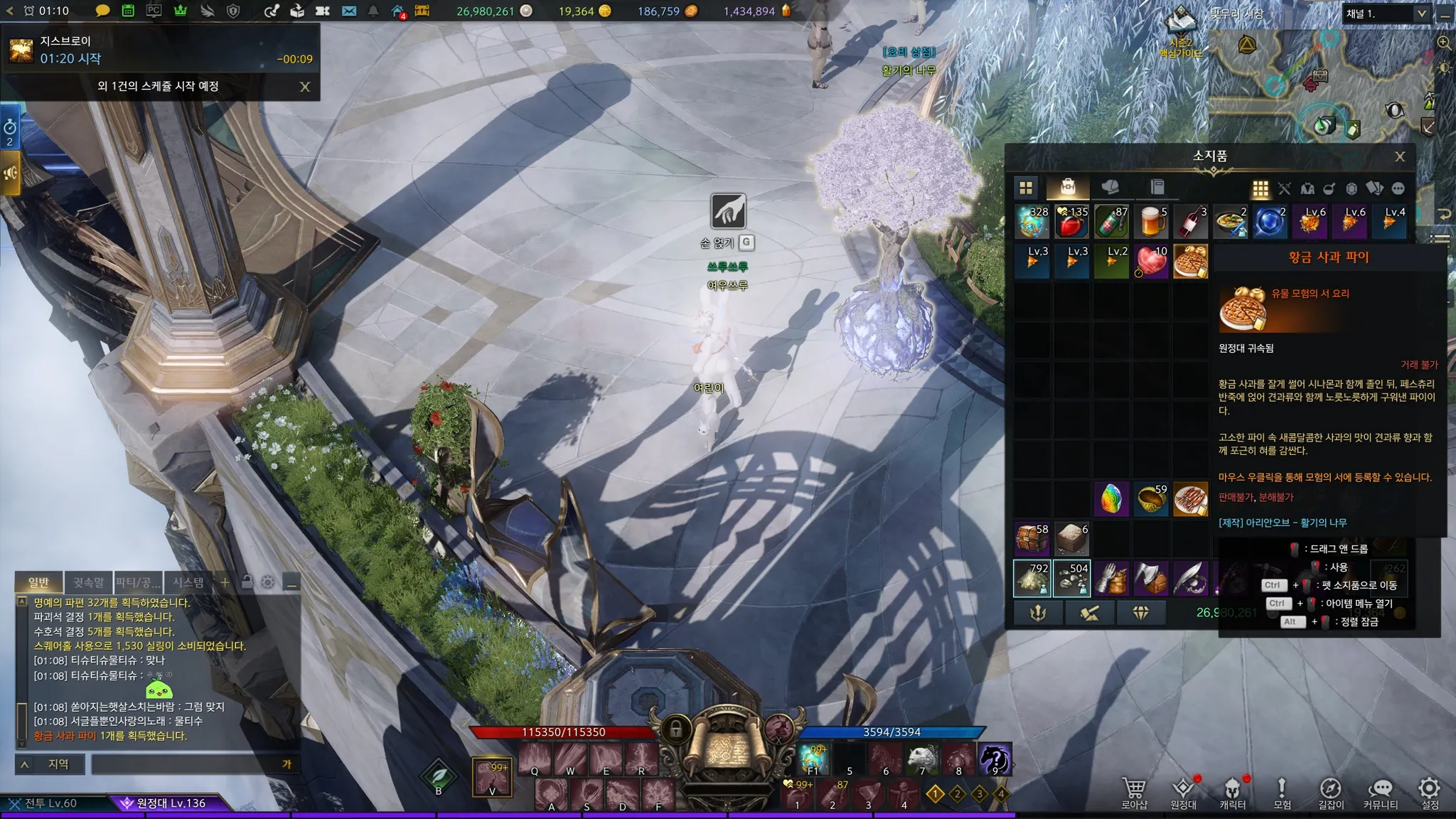Open the expedition menu
The height and width of the screenshot is (819, 1456).
point(1183,793)
